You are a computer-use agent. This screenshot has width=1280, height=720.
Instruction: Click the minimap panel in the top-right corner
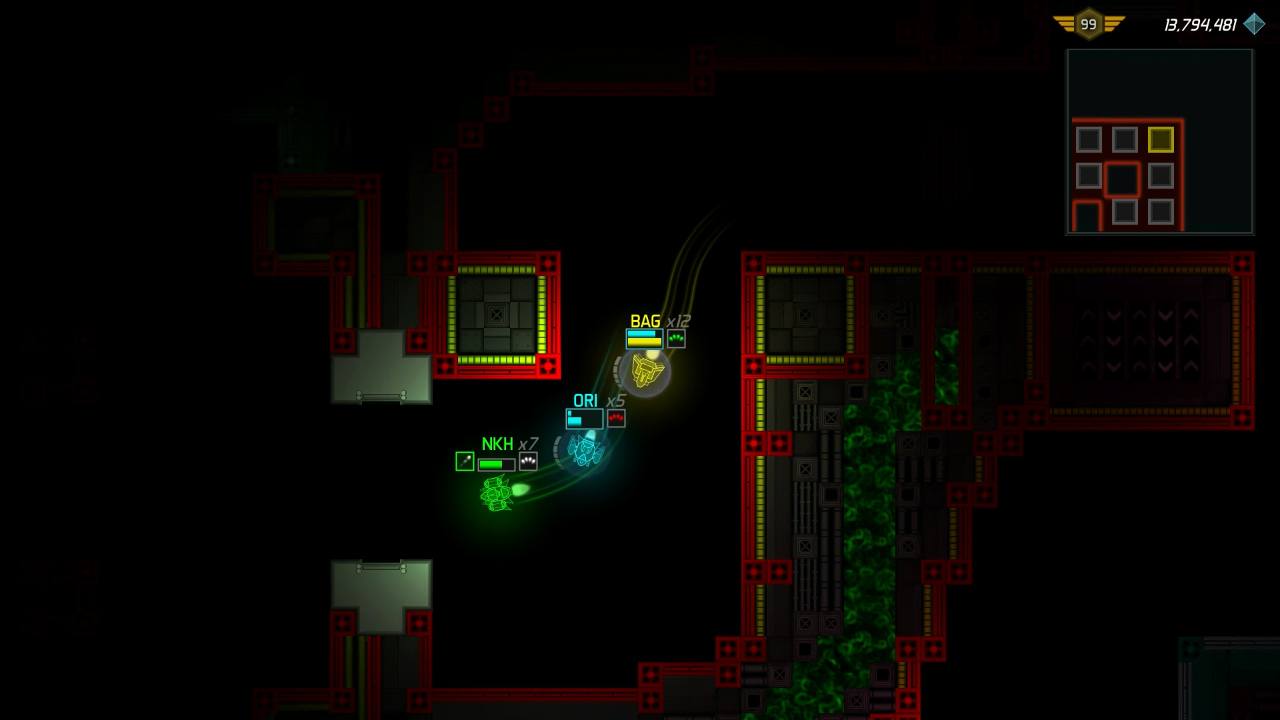[1159, 141]
